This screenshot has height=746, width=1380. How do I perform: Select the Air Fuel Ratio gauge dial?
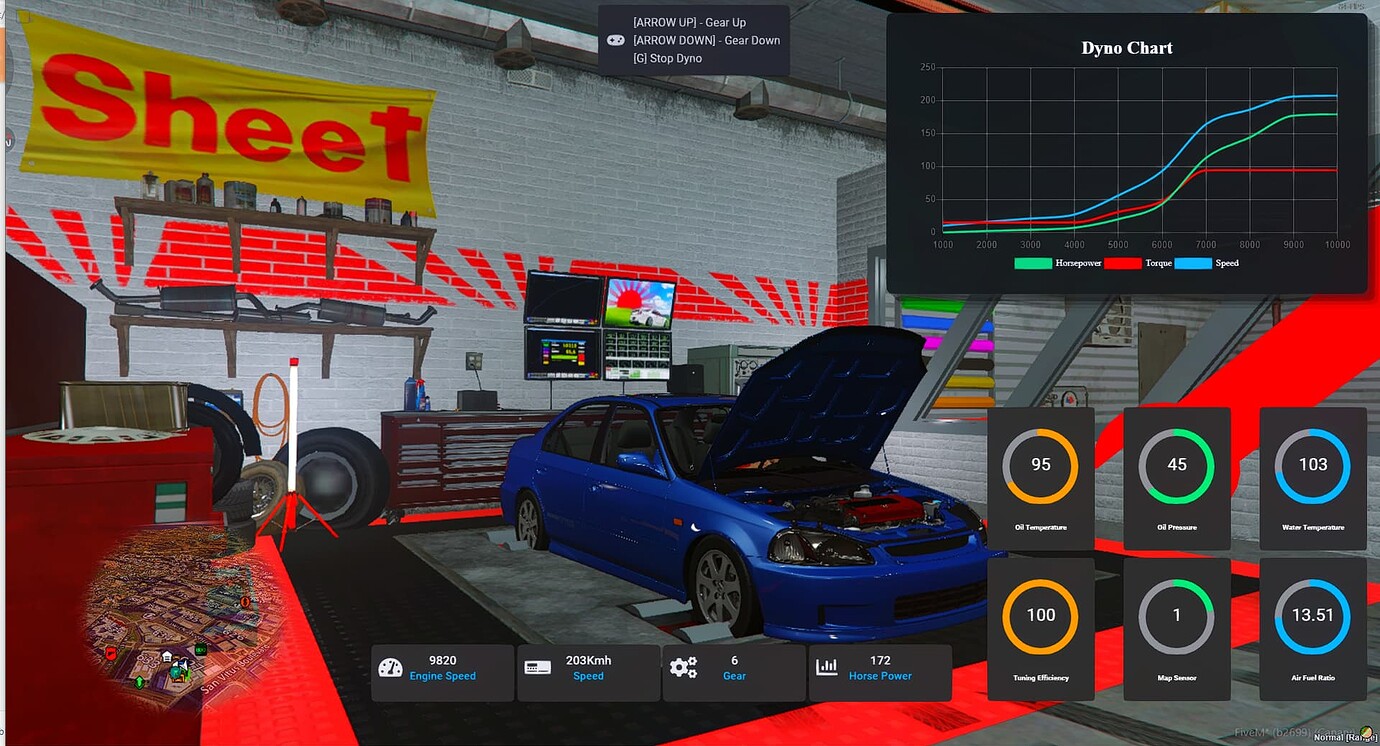(x=1313, y=615)
